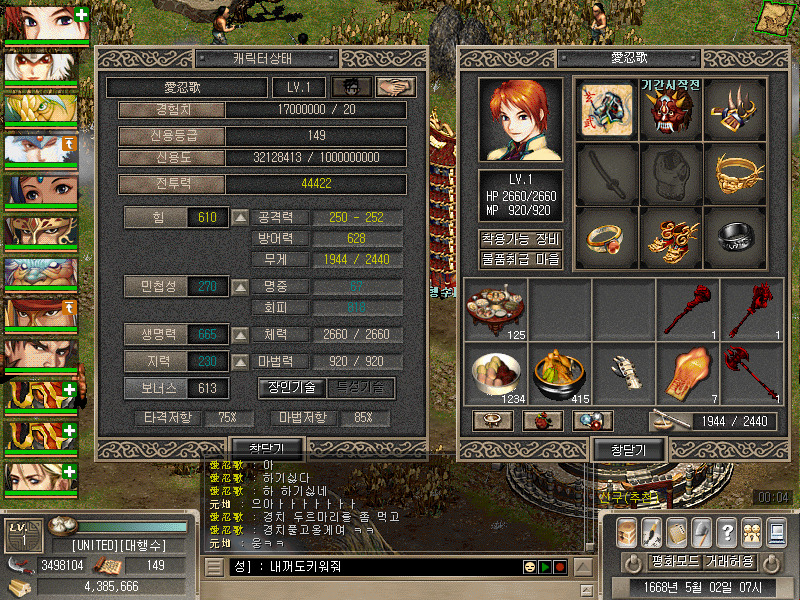800x600 pixels.
Task: Open help with the question mark icon
Action: (x=728, y=531)
